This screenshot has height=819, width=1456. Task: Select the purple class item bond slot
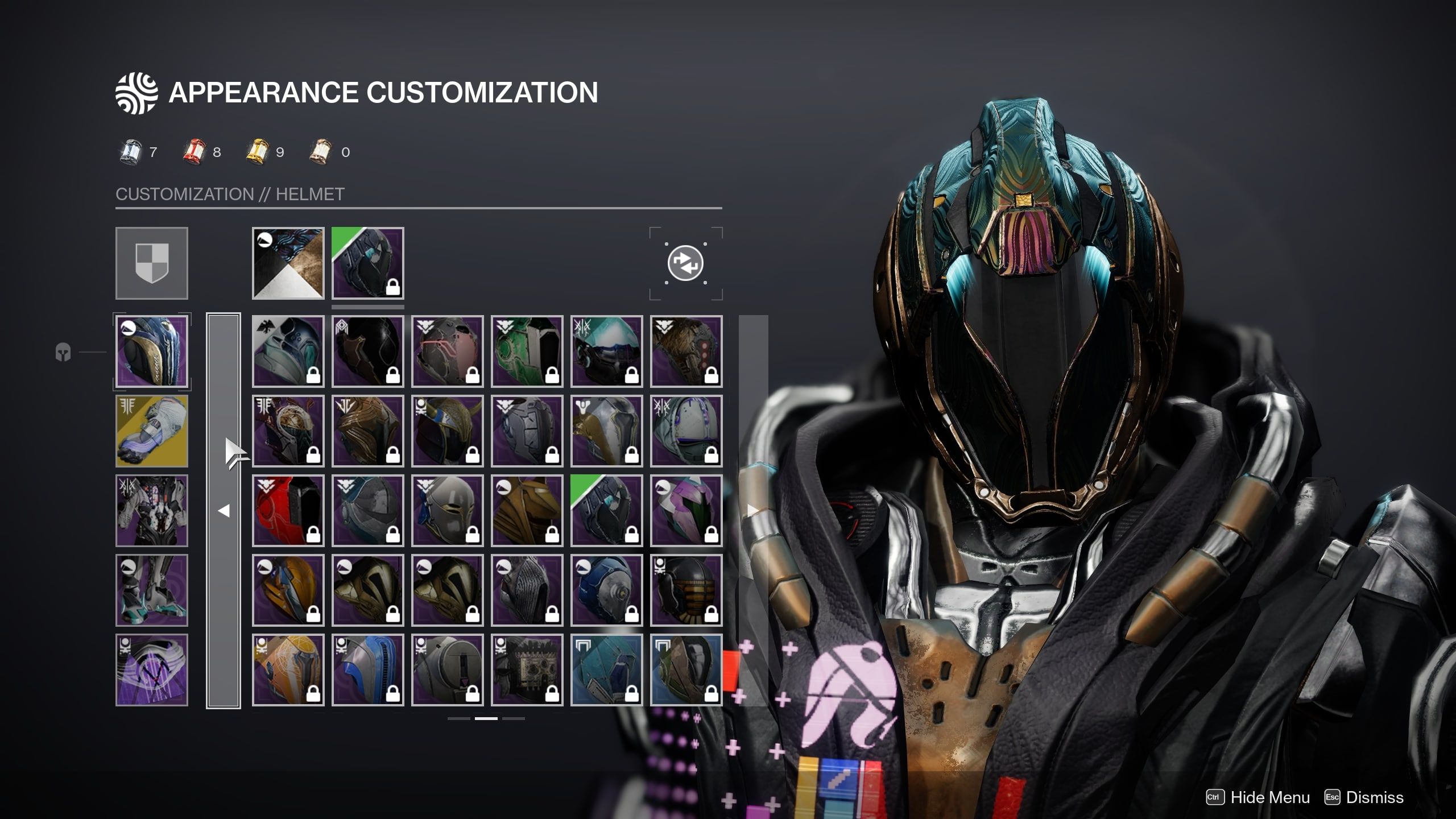152,670
